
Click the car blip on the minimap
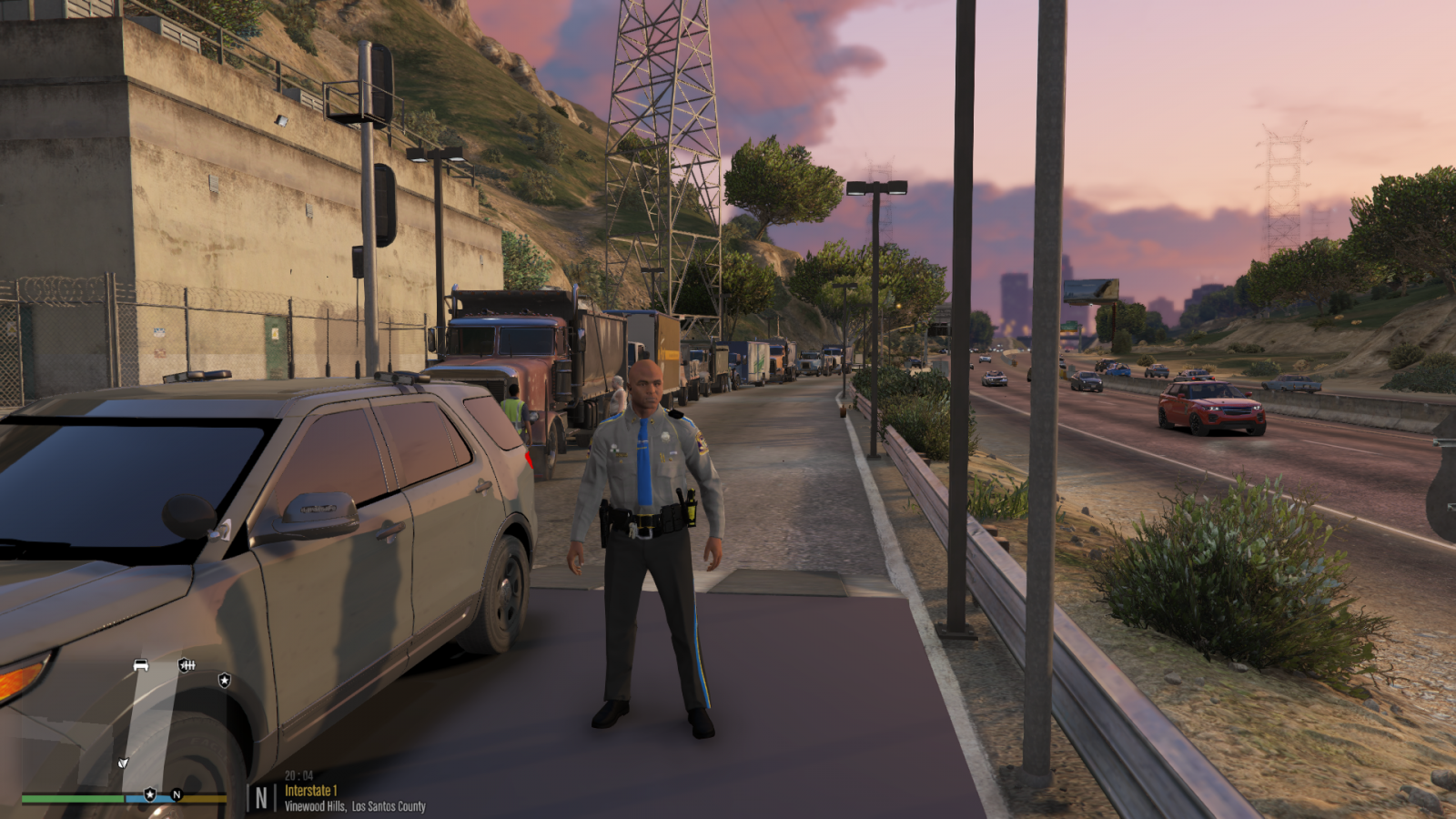(x=141, y=665)
